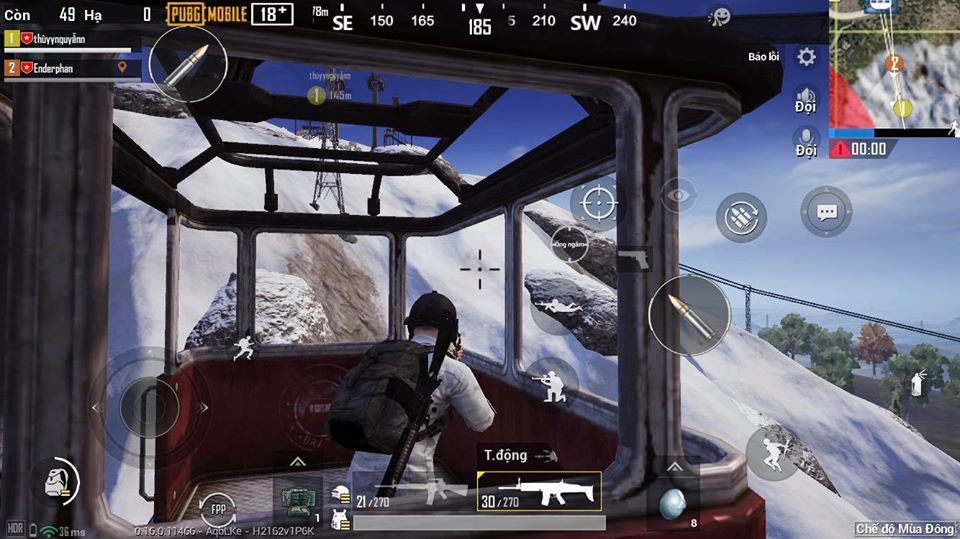Viewport: 960px width, 539px height.
Task: Tap the jump button
Action: (x=771, y=454)
